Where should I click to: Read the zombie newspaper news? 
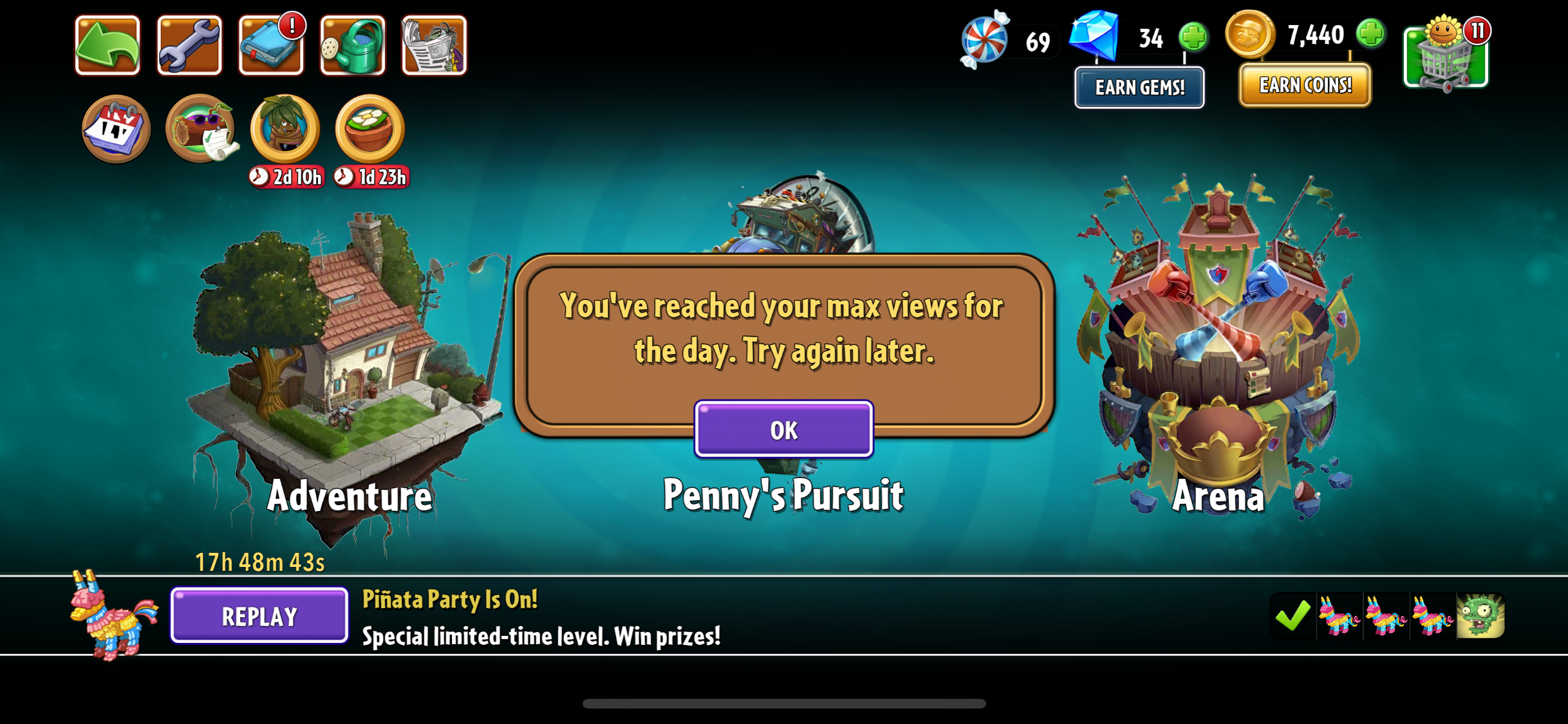pyautogui.click(x=434, y=46)
